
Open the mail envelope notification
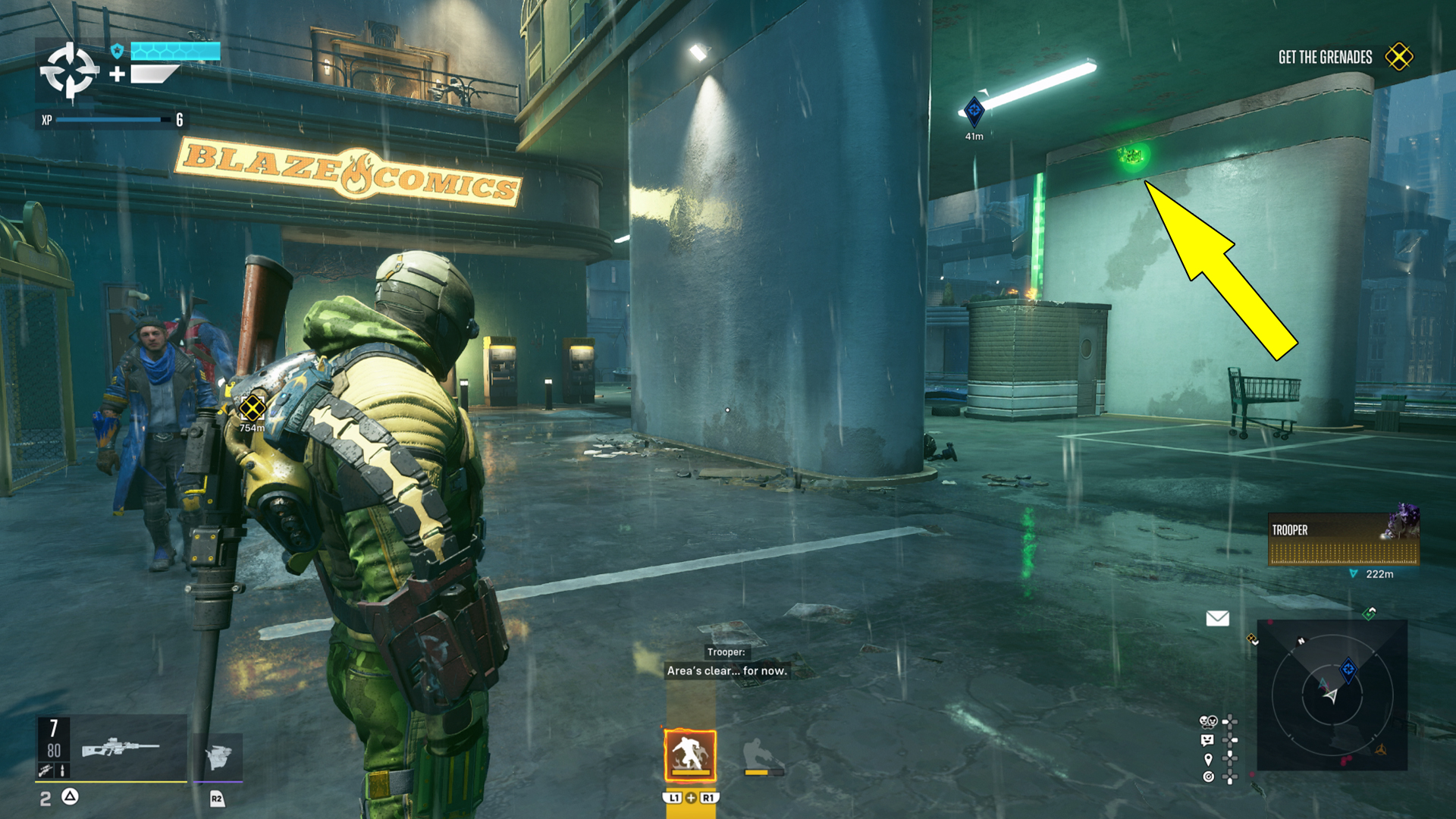click(1217, 619)
